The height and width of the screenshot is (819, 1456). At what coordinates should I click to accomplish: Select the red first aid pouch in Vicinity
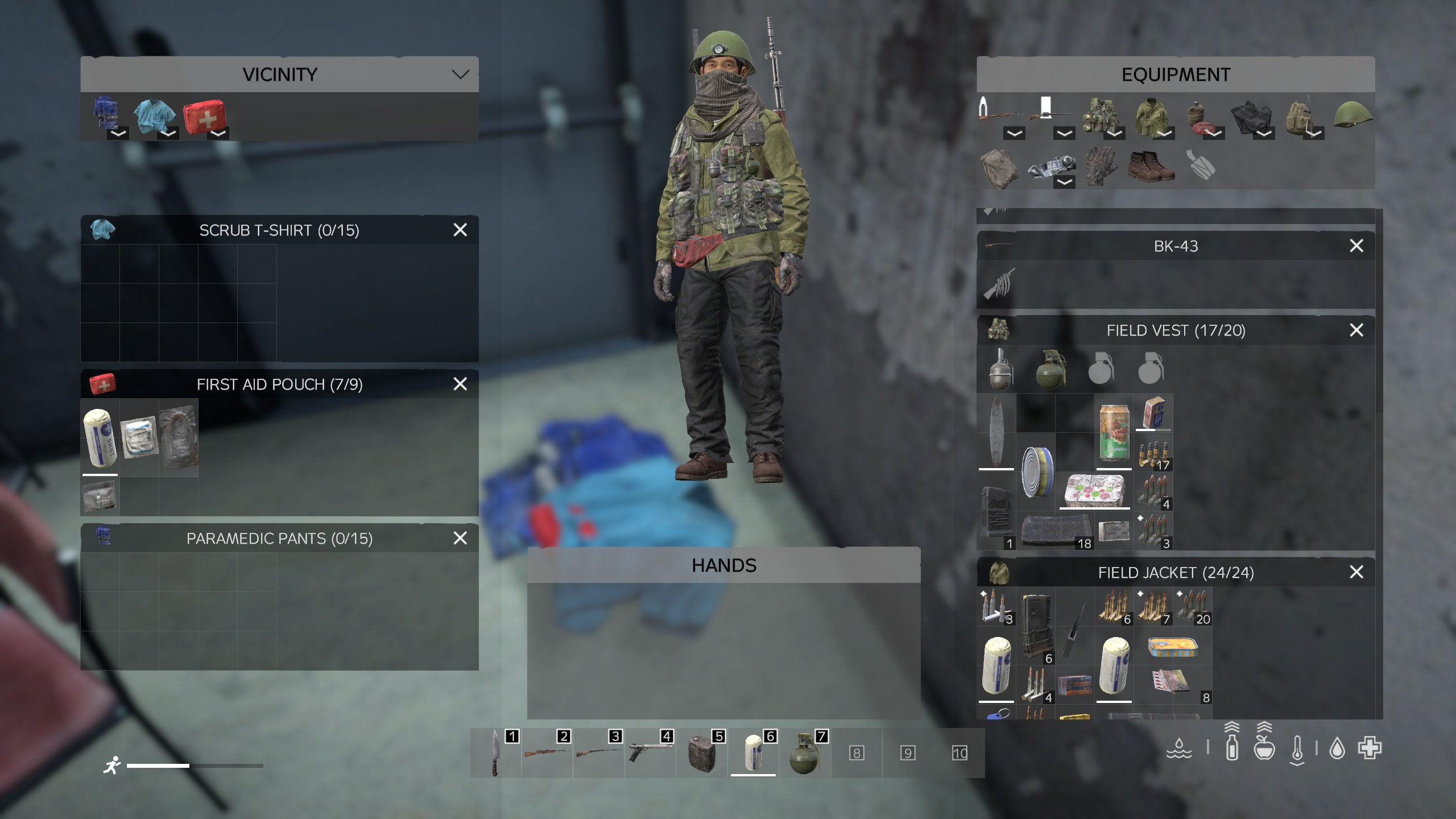(x=204, y=117)
